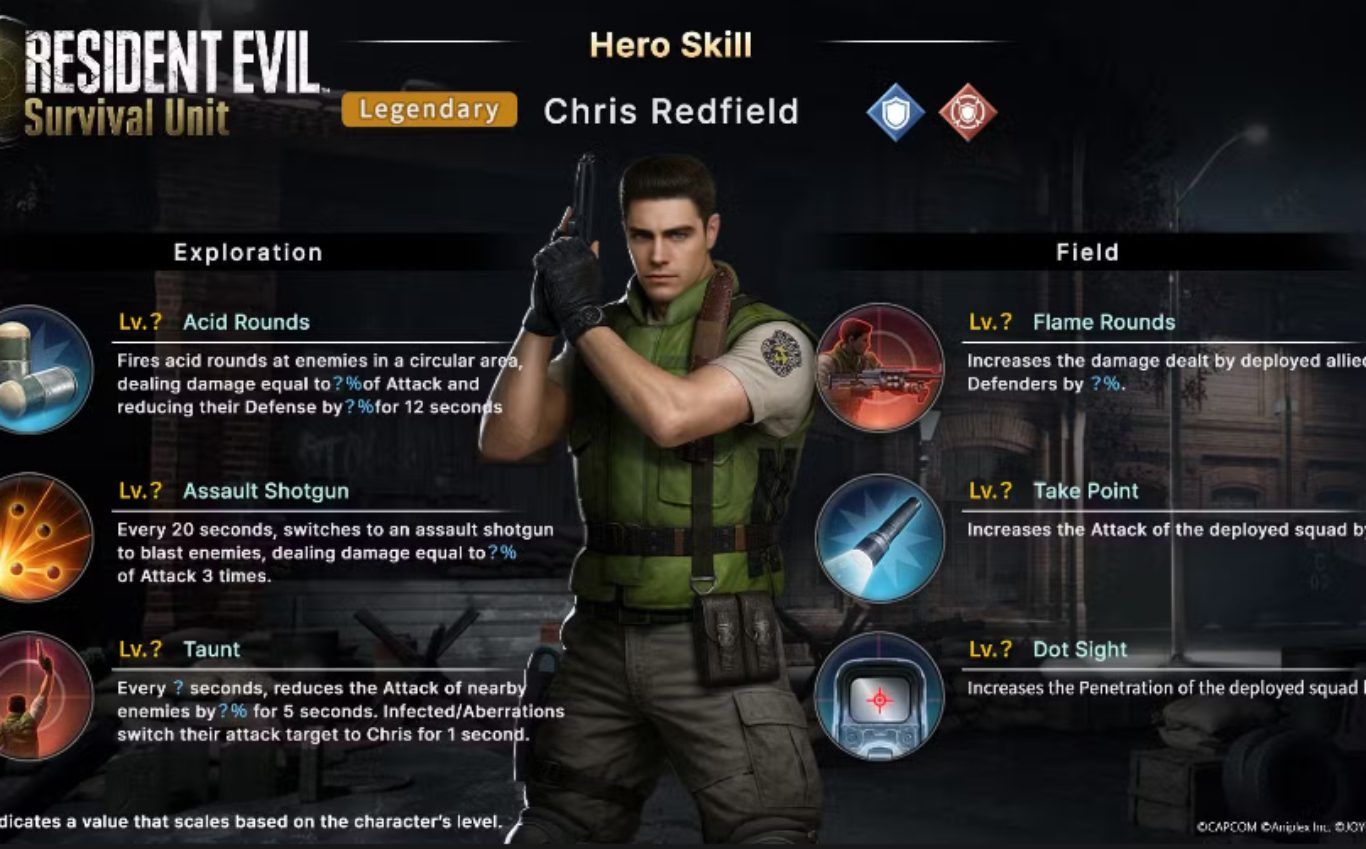Select the Flame Rounds skill icon
The image size is (1366, 849).
pos(879,368)
